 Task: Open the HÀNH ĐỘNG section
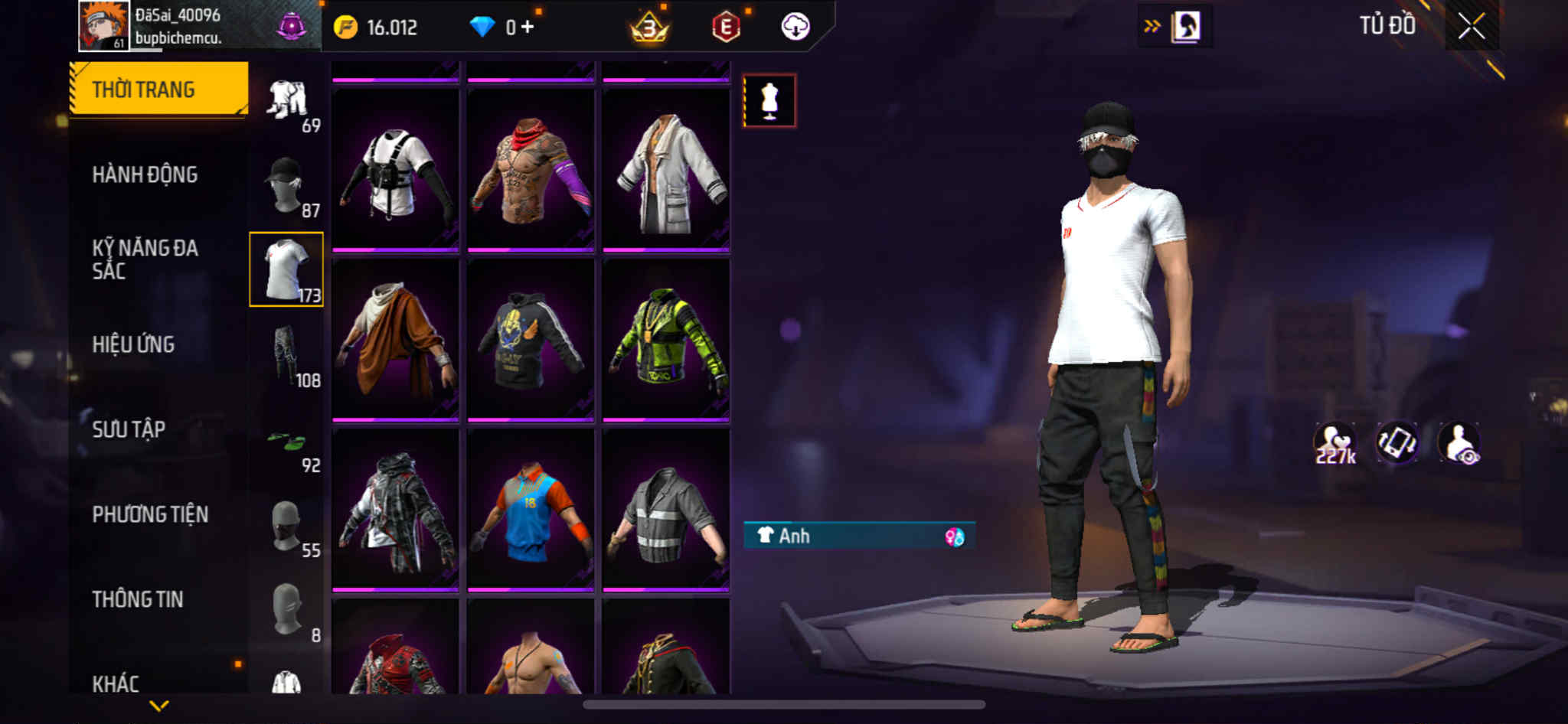pyautogui.click(x=145, y=174)
